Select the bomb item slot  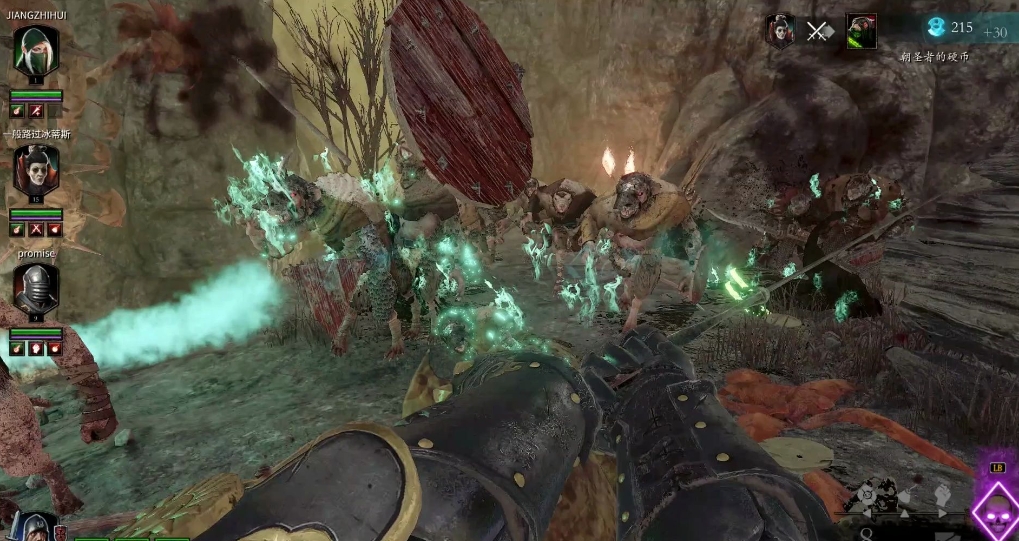(868, 495)
